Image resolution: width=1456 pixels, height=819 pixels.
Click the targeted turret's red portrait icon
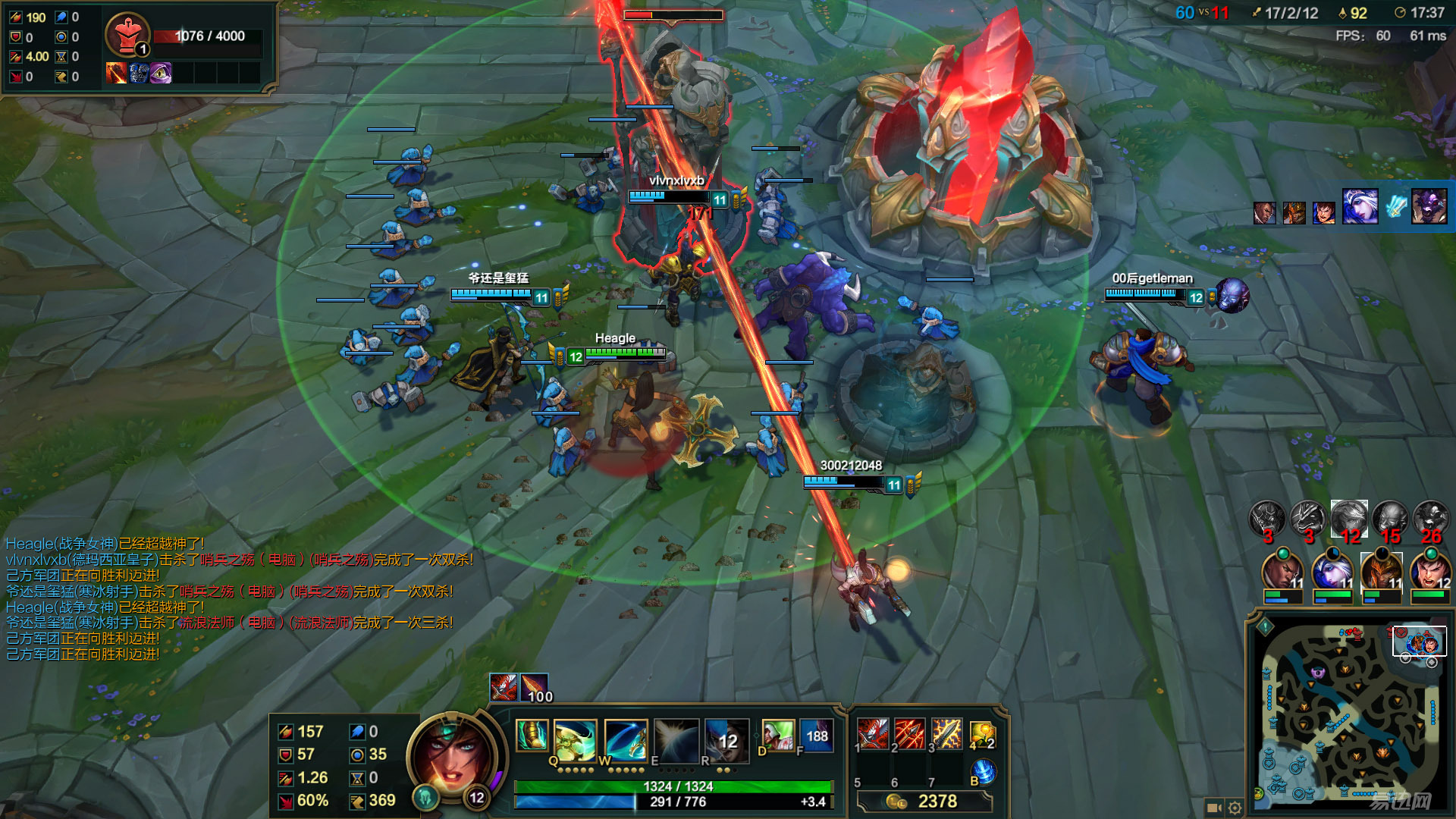point(127,35)
